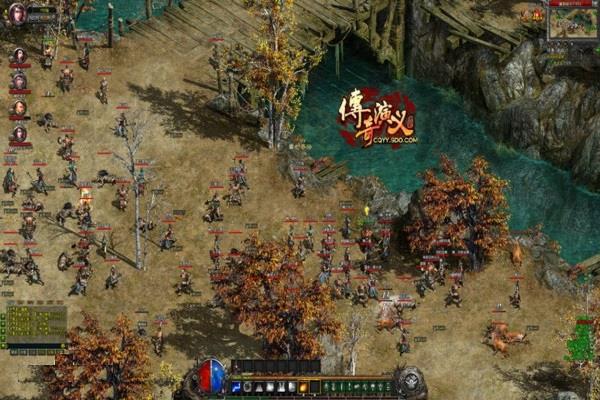Focus the green-text chat log panel

pos(34,326)
